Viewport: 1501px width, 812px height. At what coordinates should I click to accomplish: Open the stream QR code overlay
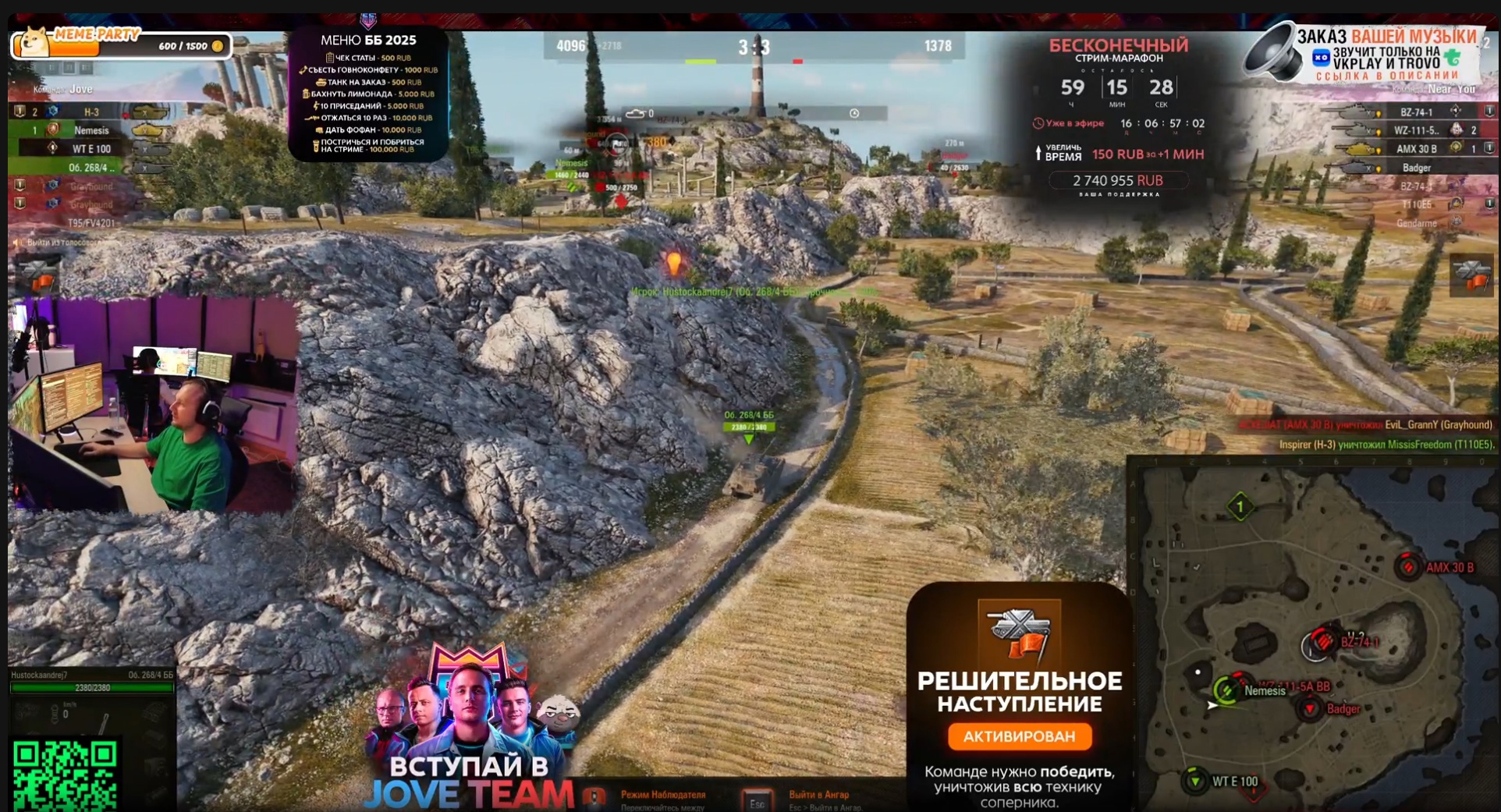pyautogui.click(x=65, y=775)
